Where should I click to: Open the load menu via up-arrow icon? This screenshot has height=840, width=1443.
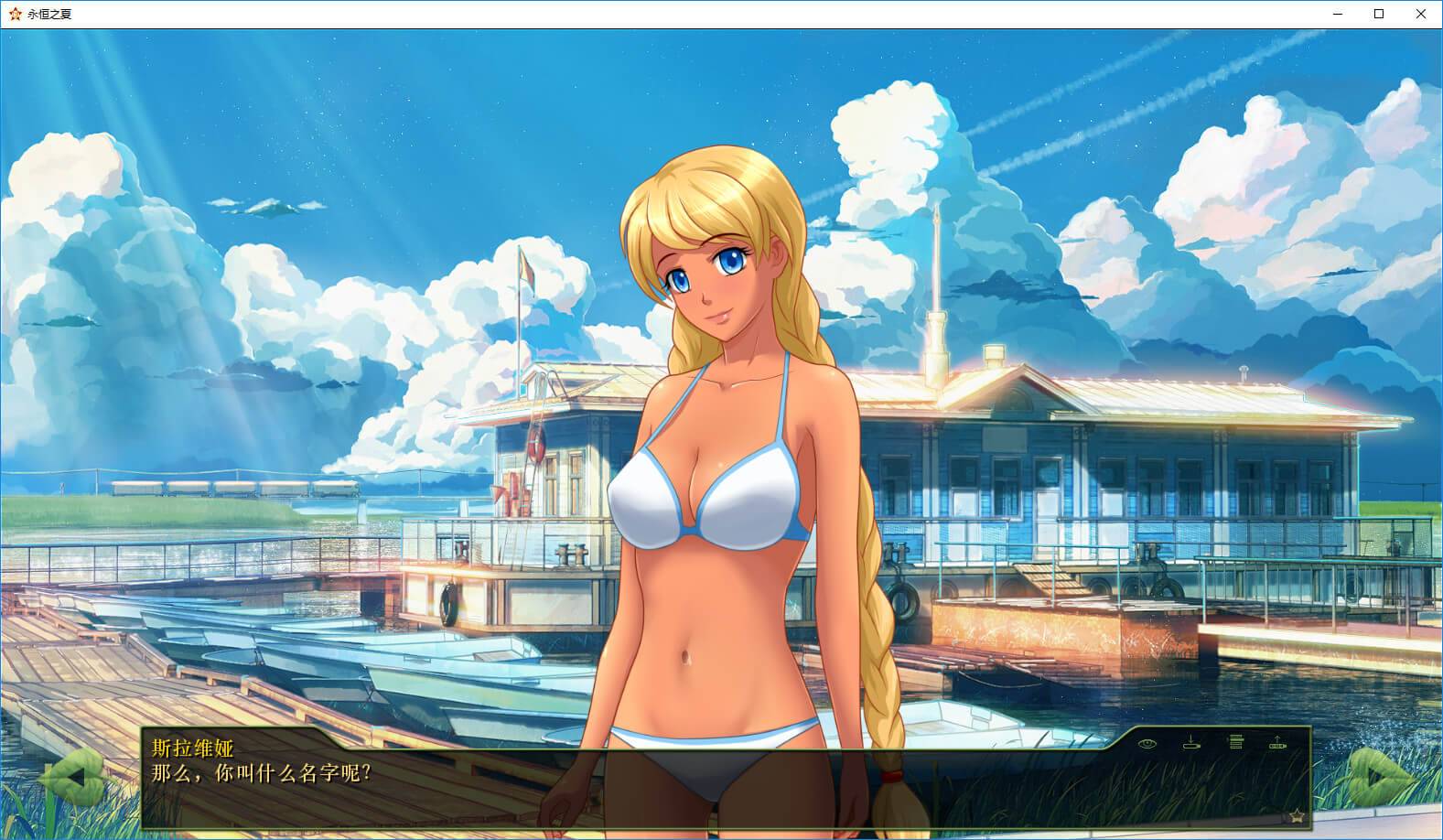pos(1277,742)
